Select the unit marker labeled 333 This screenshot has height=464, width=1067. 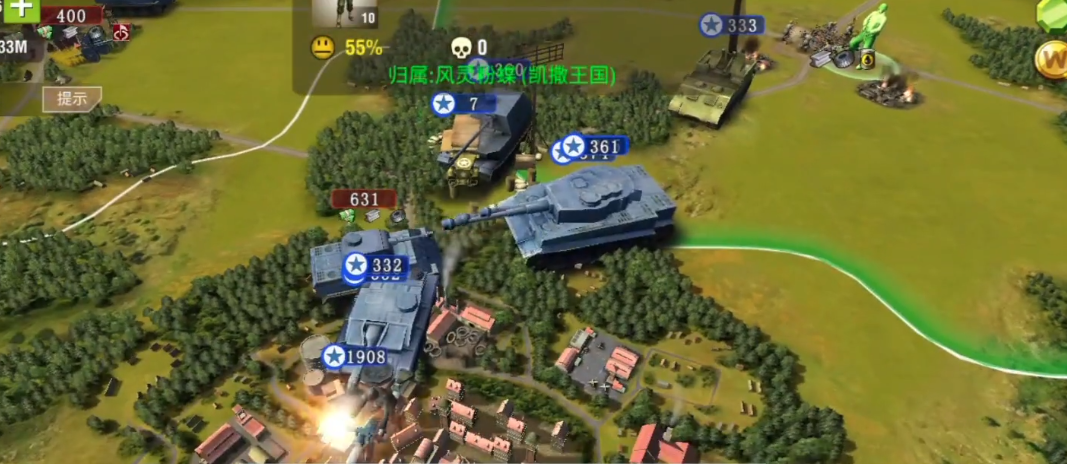point(732,25)
